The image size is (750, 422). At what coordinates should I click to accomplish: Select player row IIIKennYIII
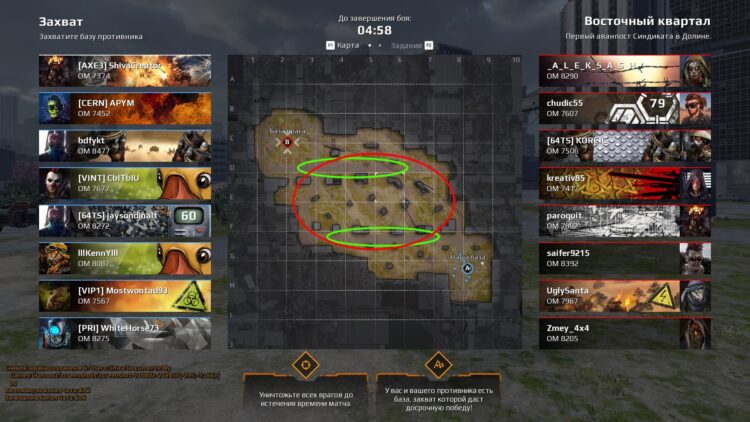(125, 258)
